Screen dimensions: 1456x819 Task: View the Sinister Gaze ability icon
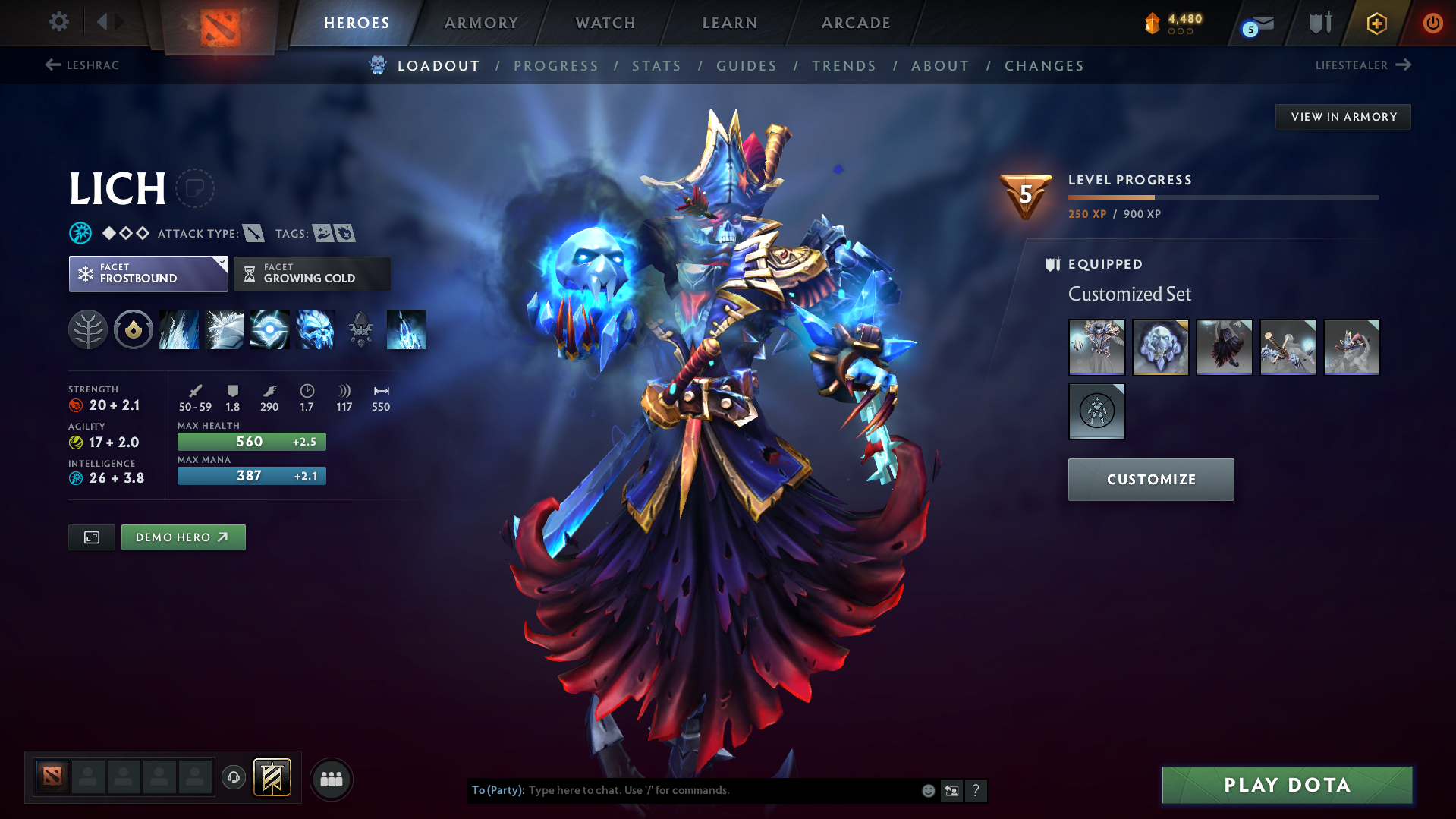[269, 329]
